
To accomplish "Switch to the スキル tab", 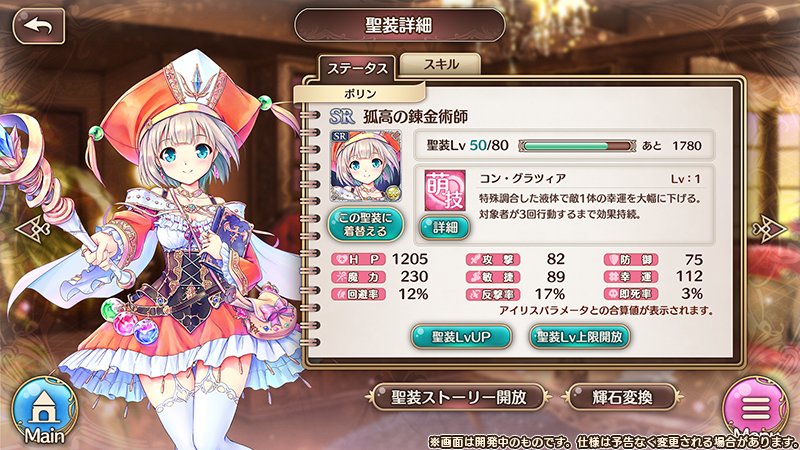I will tap(440, 63).
